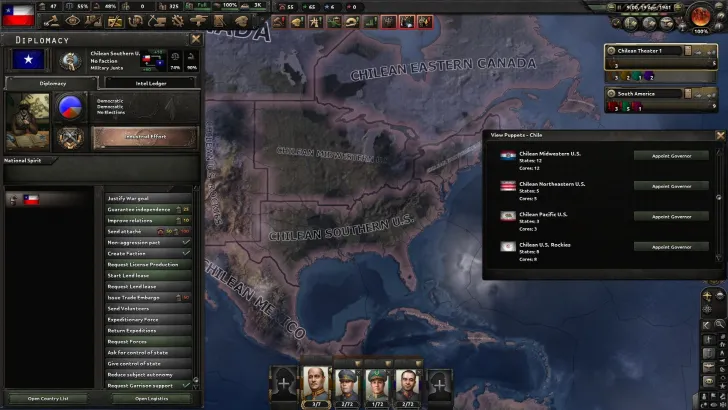Close the Diplomacy panel
The height and width of the screenshot is (410, 728).
point(195,39)
